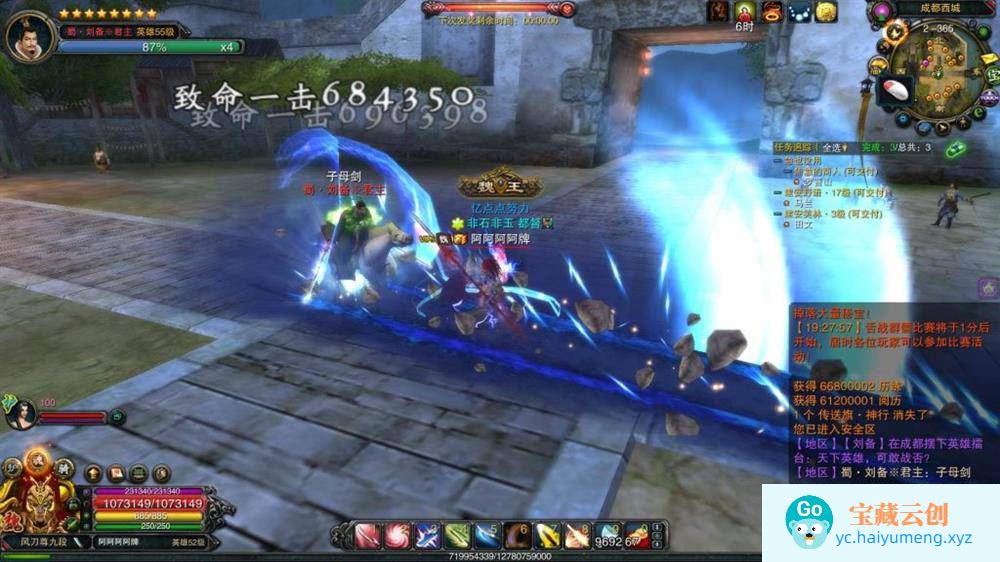
Task: Click the red-robed figure buff icon marked 6时
Action: (x=745, y=12)
